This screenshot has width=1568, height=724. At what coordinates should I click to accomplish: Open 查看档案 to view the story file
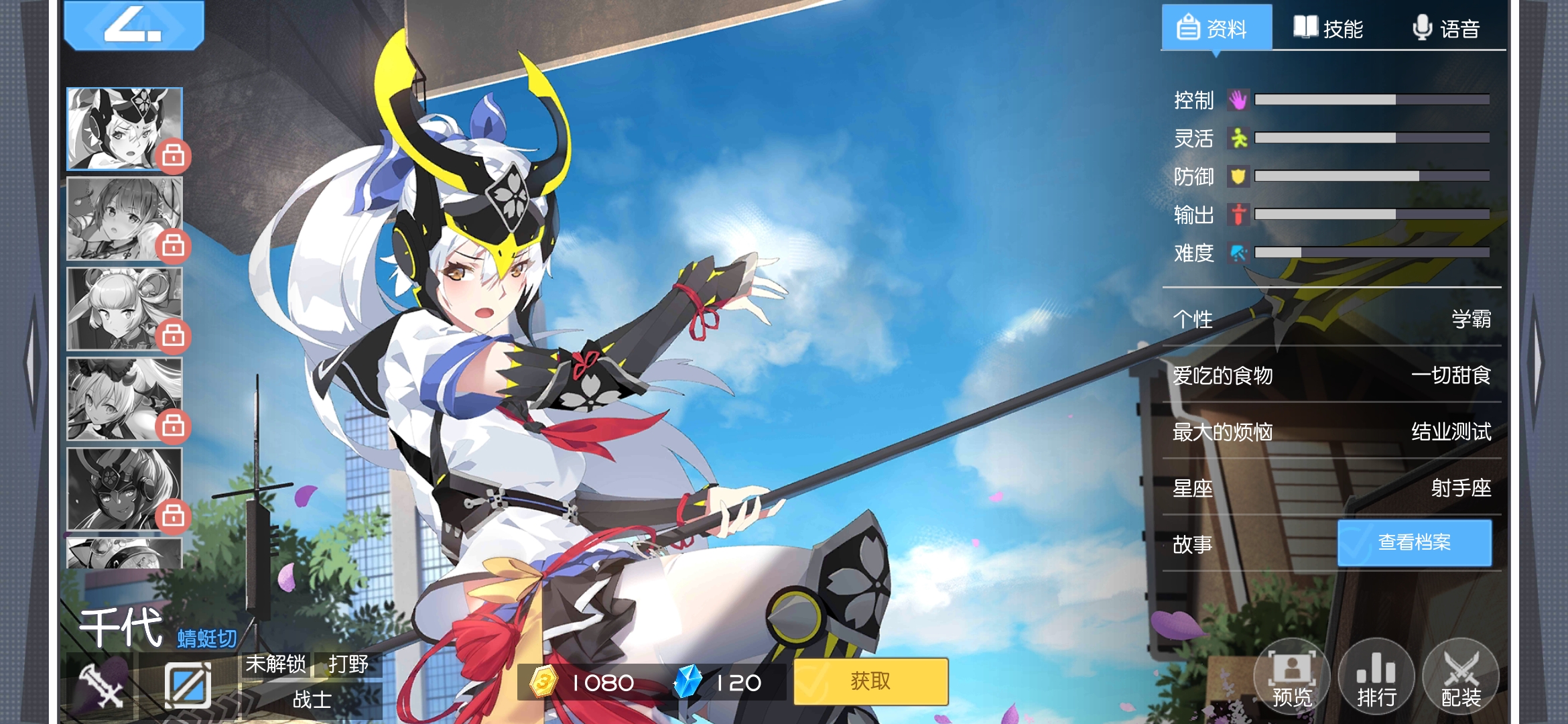1415,542
